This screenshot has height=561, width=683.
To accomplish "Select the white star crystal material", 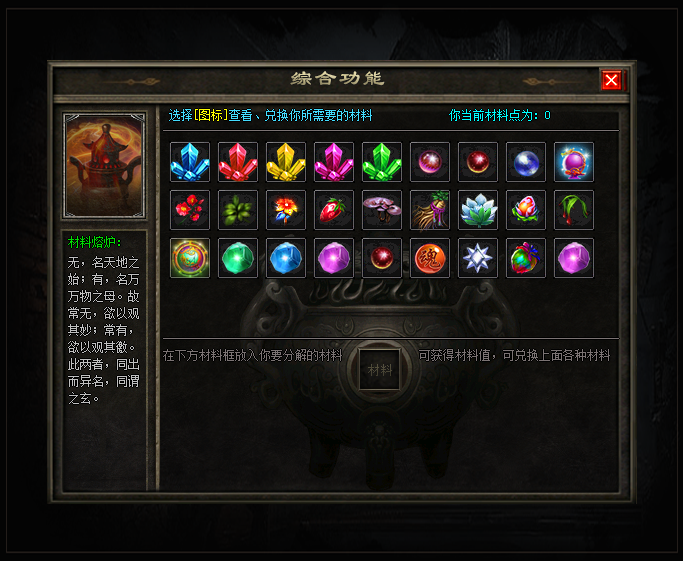I will 477,258.
